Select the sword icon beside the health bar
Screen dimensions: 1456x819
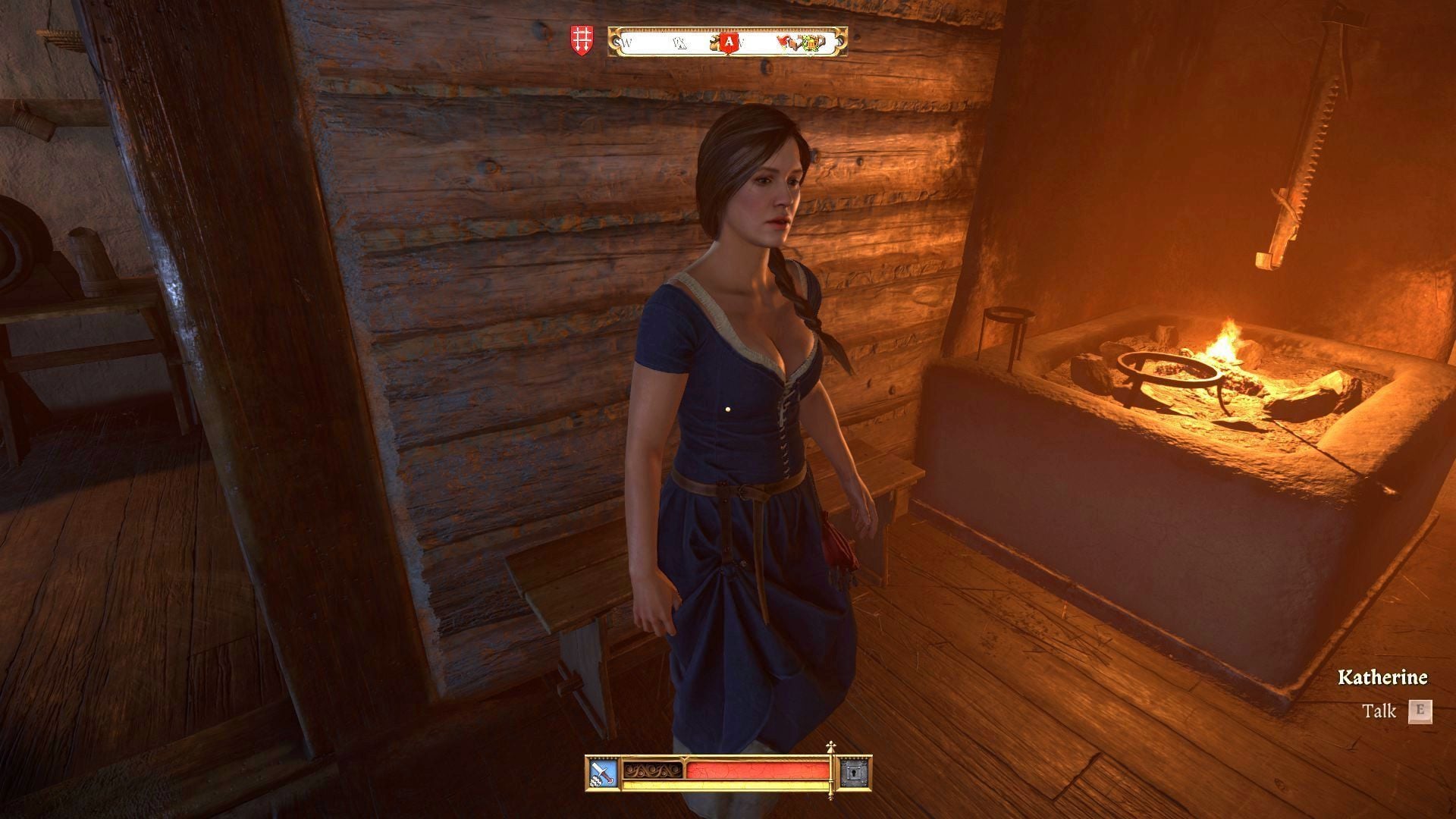tap(603, 772)
